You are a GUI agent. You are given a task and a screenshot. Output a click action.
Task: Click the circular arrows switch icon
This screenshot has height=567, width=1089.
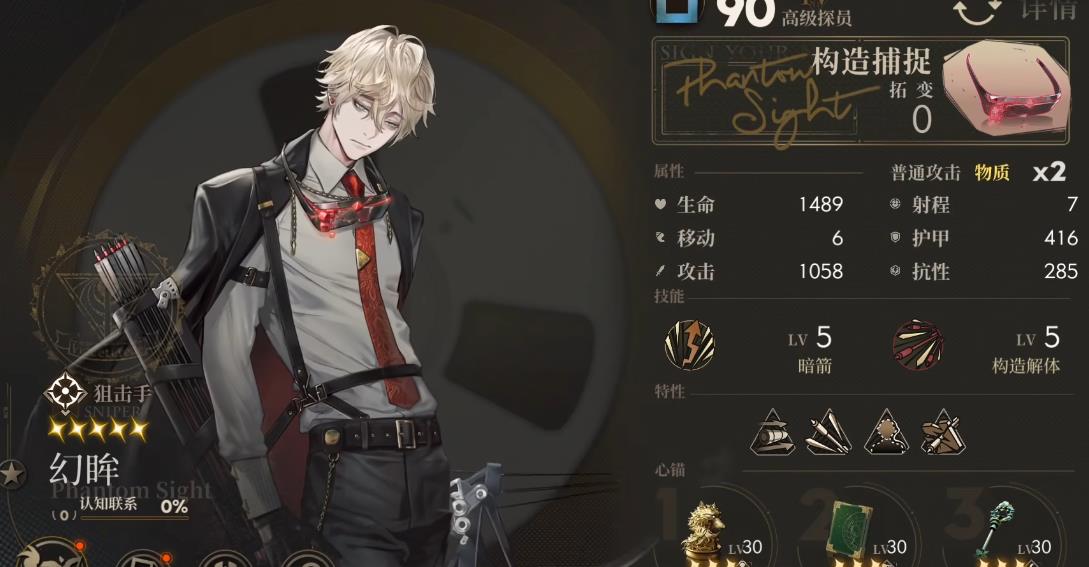(x=975, y=11)
